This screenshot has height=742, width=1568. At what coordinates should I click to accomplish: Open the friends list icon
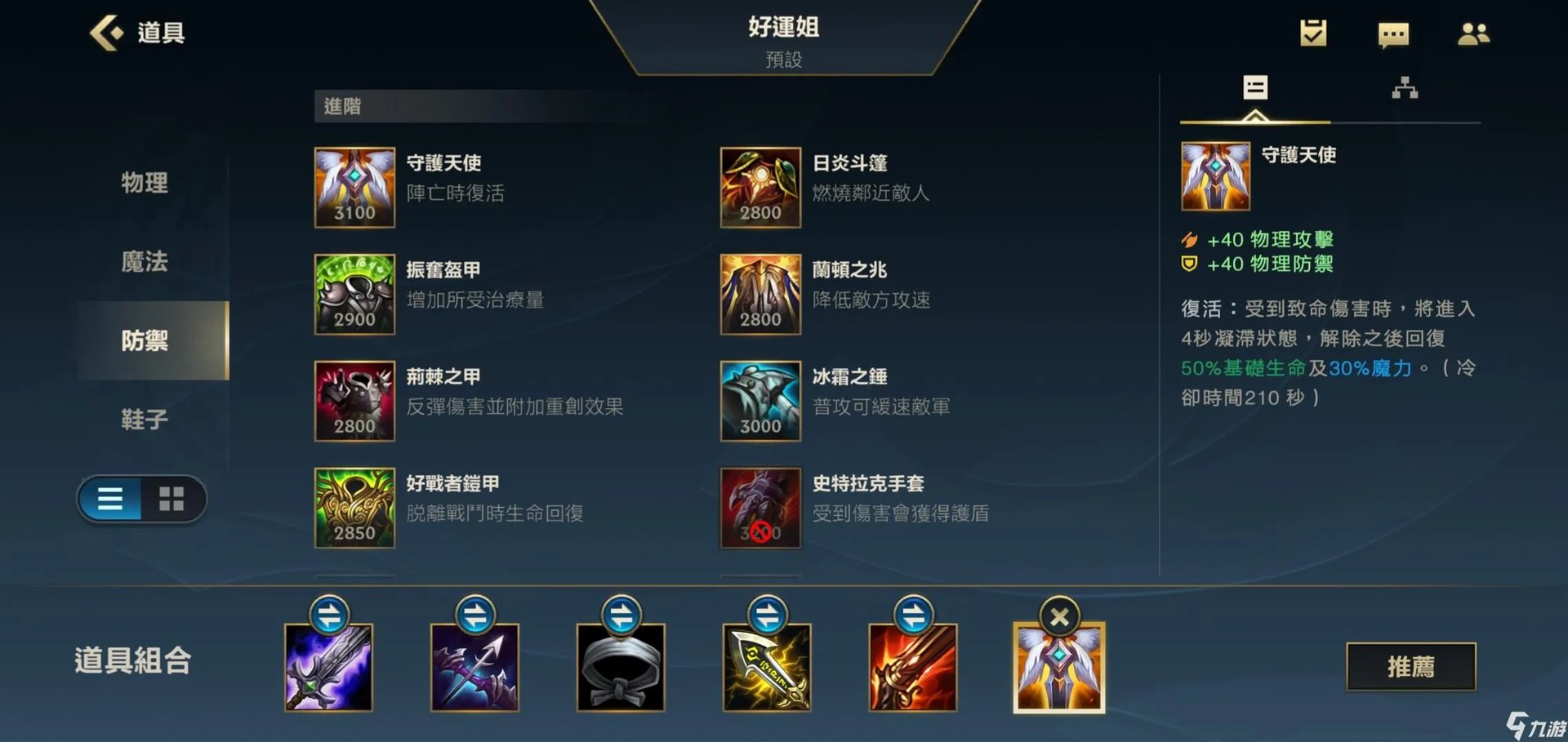[x=1473, y=34]
